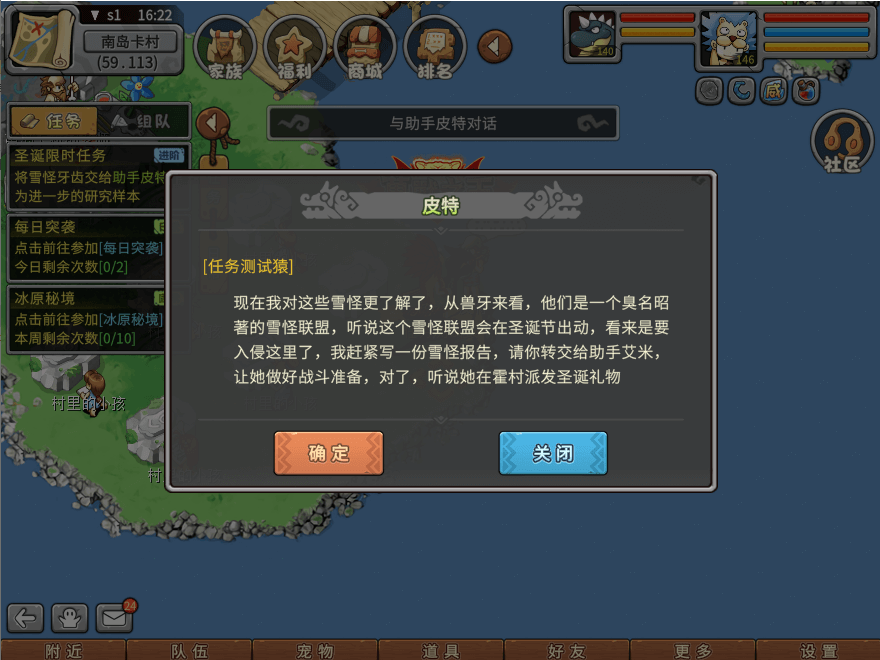Viewport: 880px width, 660px height.
Task: Open the 道具 items menu
Action: [x=440, y=651]
